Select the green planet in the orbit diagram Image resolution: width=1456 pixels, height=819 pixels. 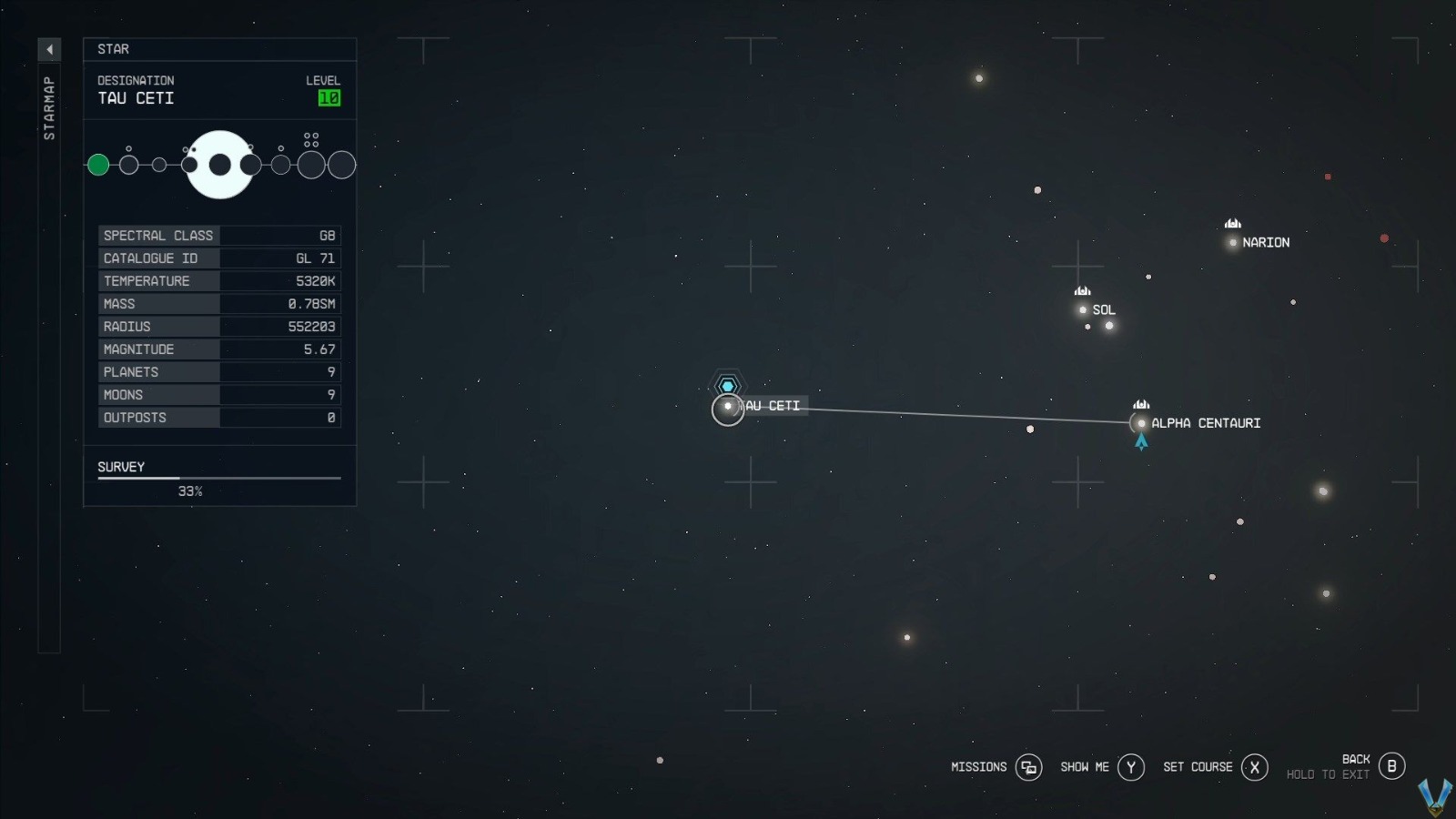tap(98, 165)
